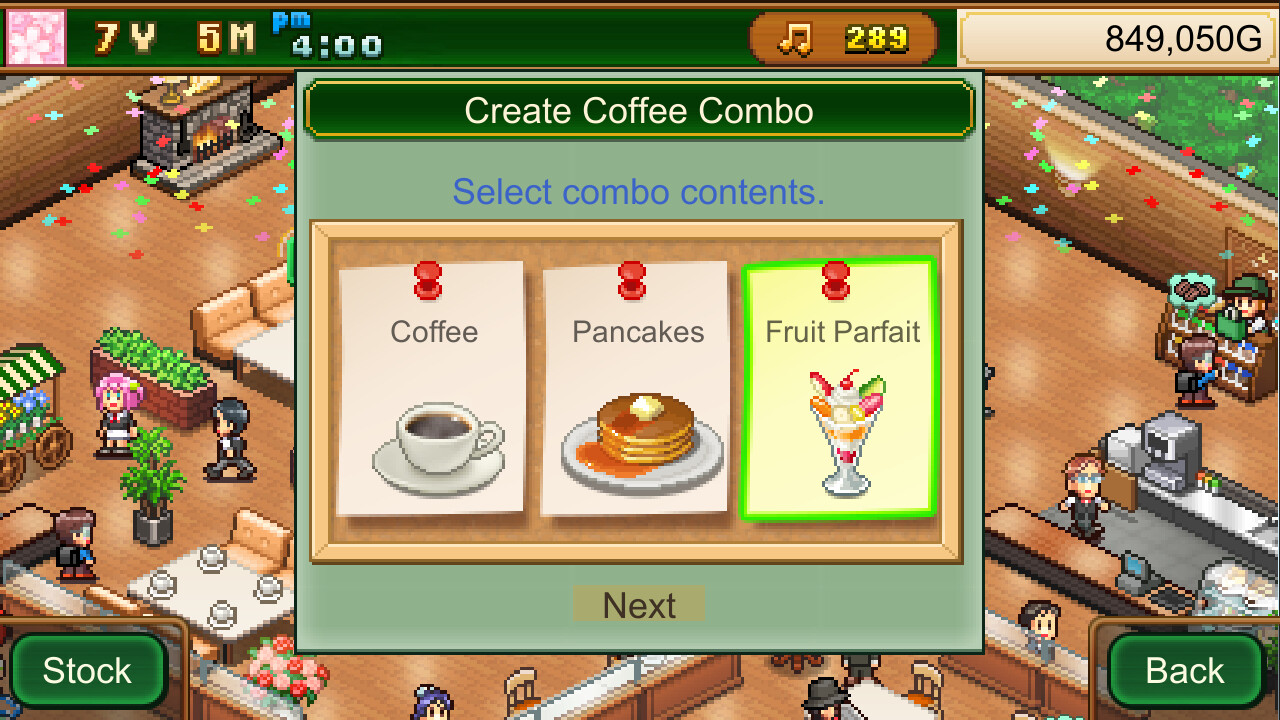Image resolution: width=1280 pixels, height=720 pixels.
Task: Click the Select combo contents instruction text
Action: (x=639, y=191)
